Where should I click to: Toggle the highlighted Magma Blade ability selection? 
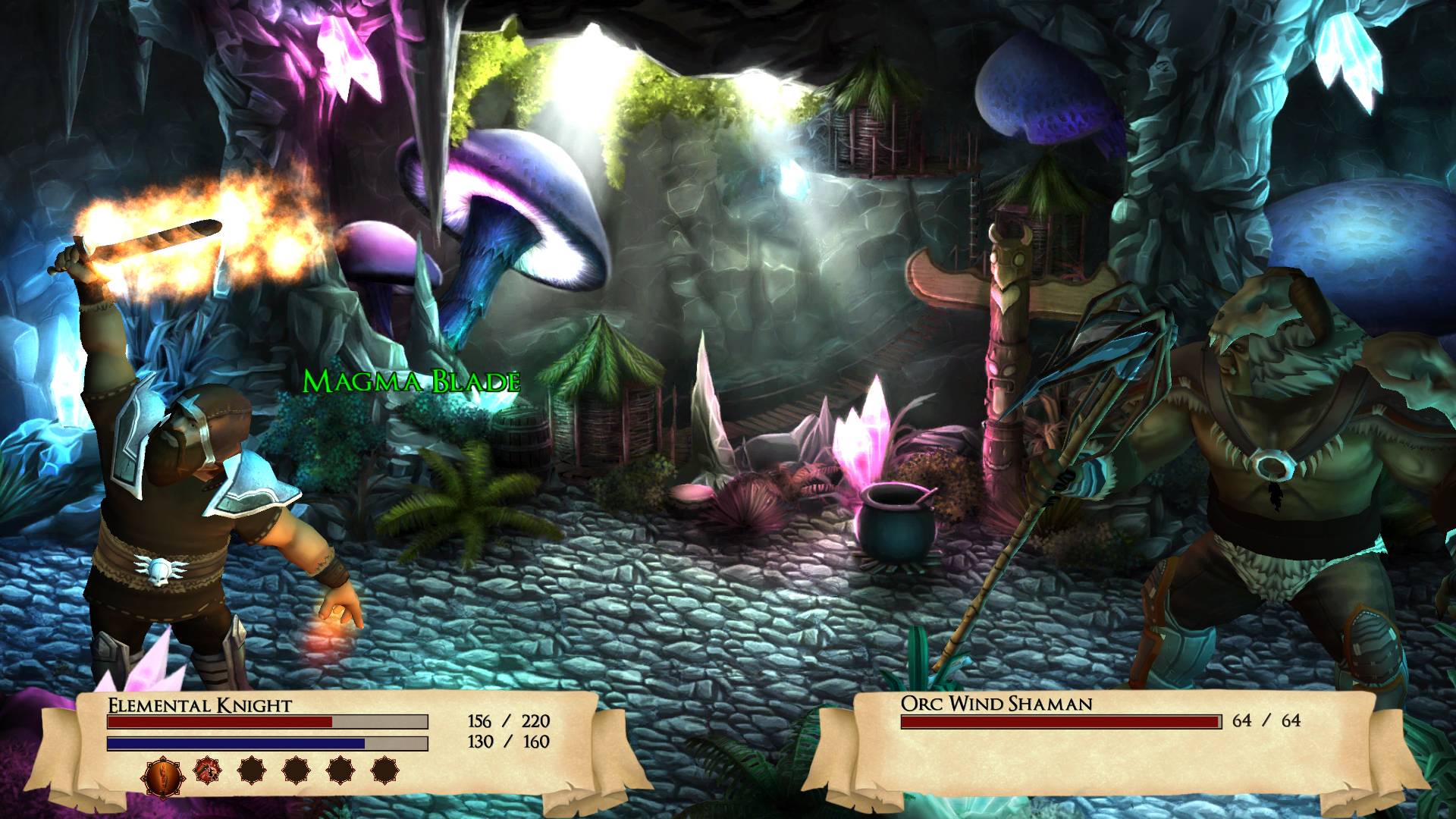164,776
